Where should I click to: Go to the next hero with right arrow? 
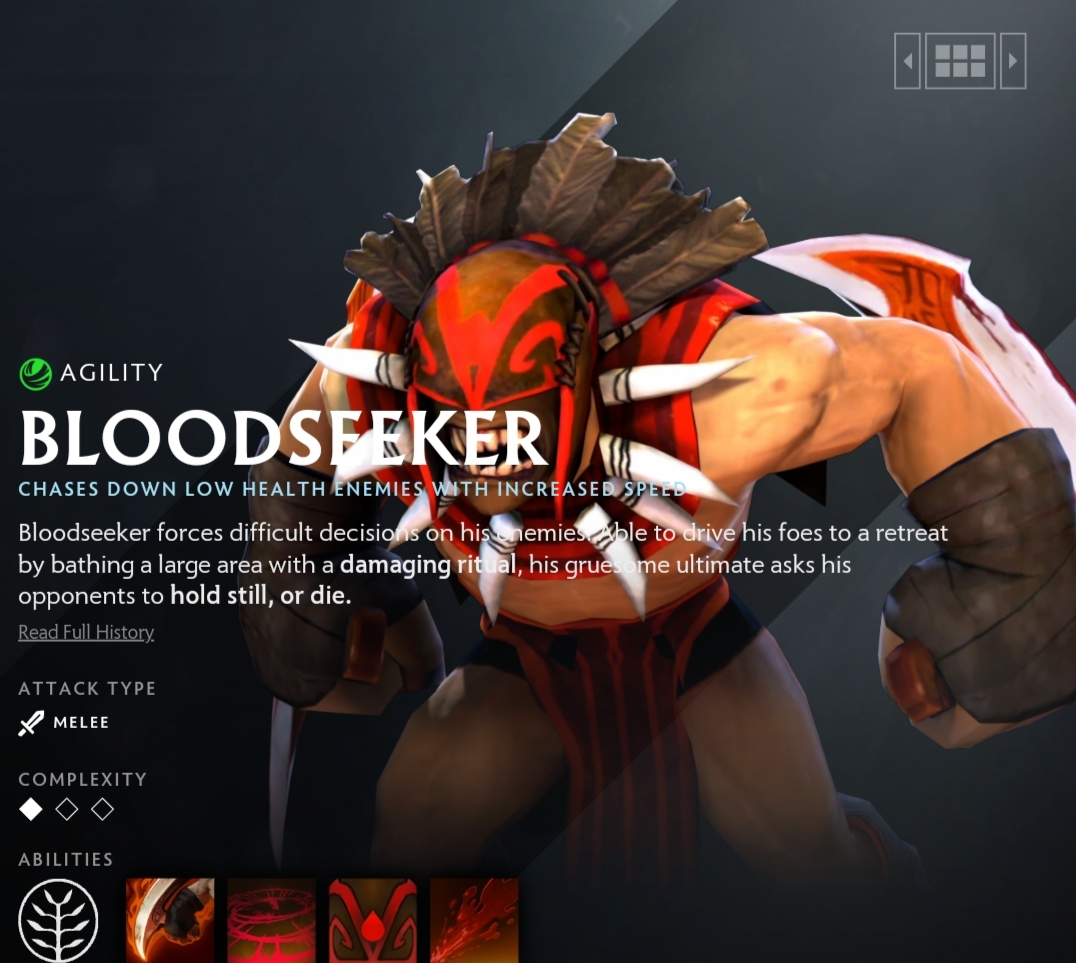[x=1013, y=61]
